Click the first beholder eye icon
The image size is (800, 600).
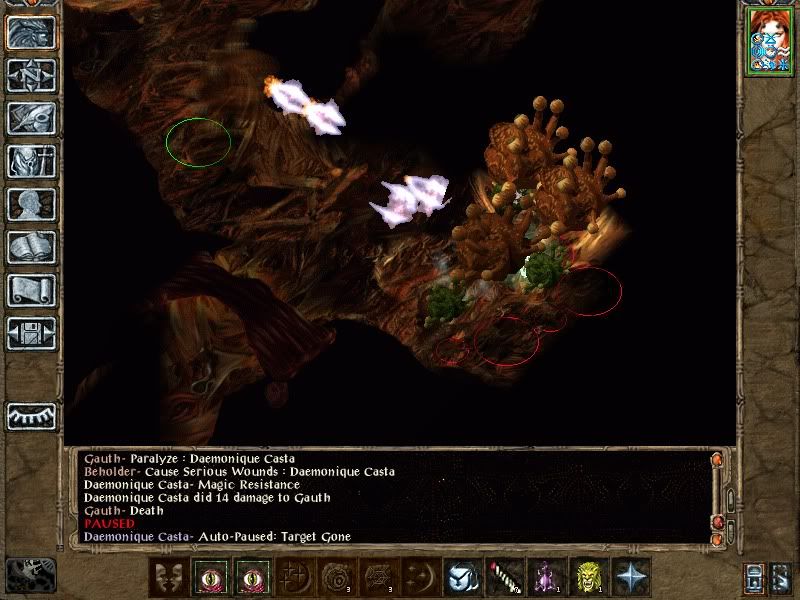(x=211, y=578)
